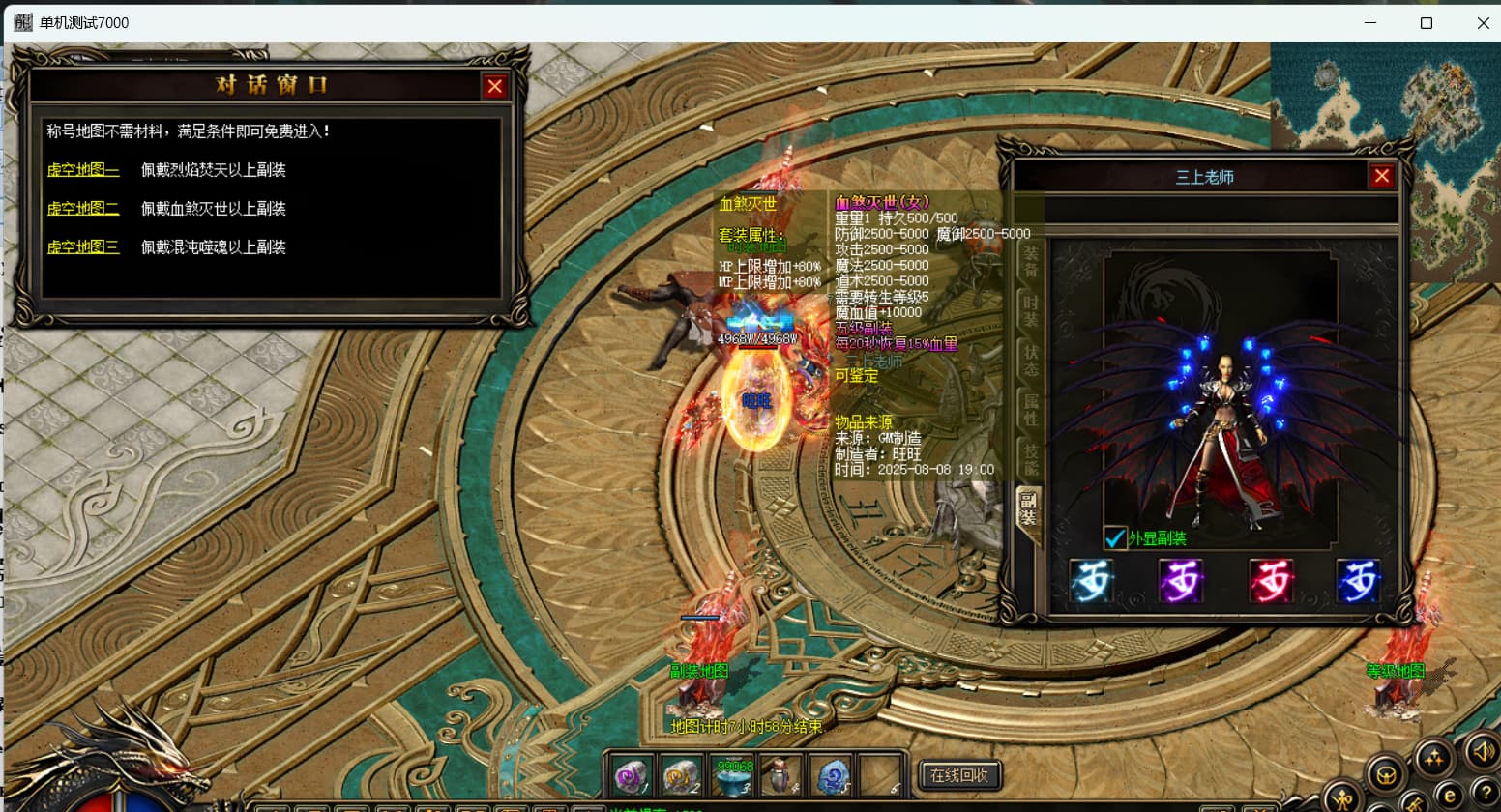This screenshot has height=812, width=1501.
Task: Switch to the 装备 equipment tab
Action: coord(1030,262)
